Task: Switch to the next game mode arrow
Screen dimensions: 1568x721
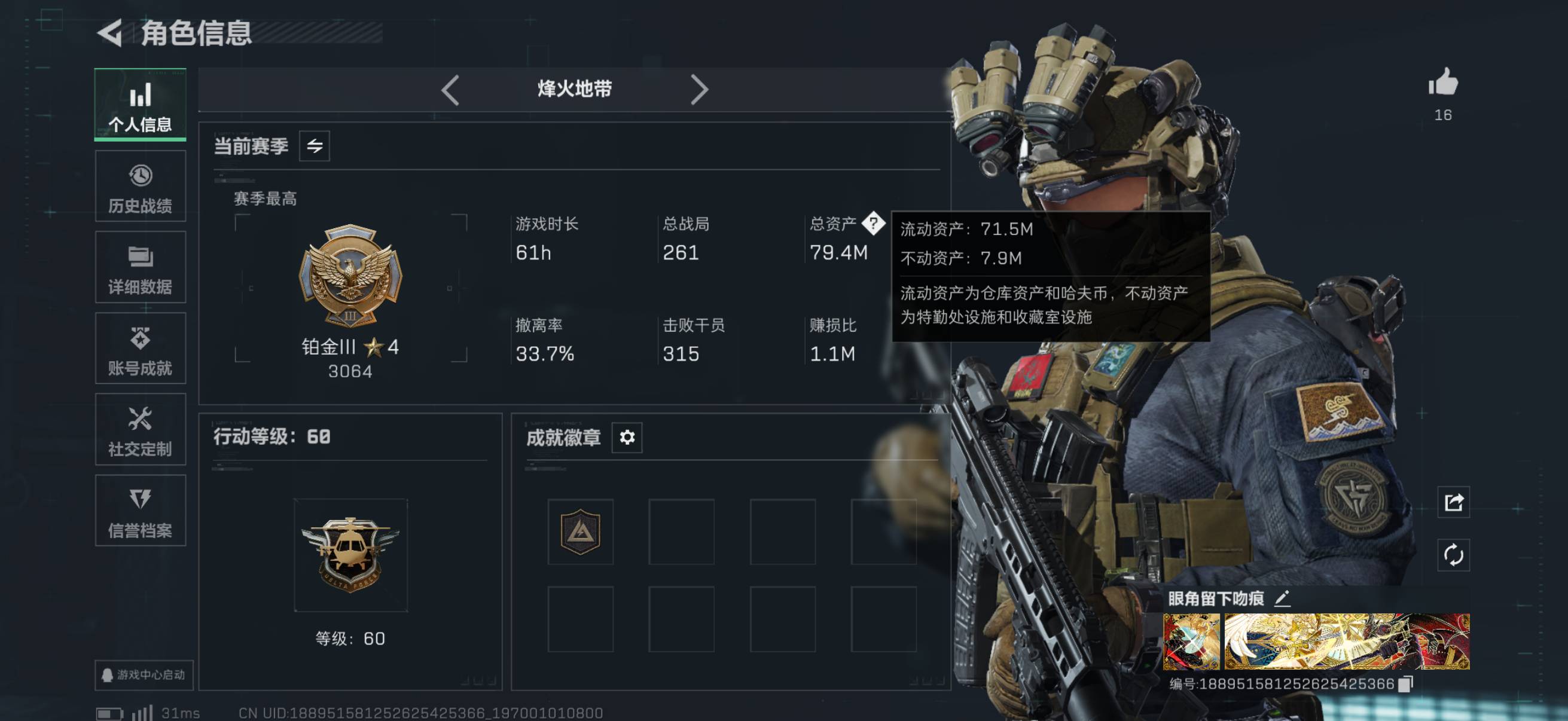Action: tap(698, 90)
